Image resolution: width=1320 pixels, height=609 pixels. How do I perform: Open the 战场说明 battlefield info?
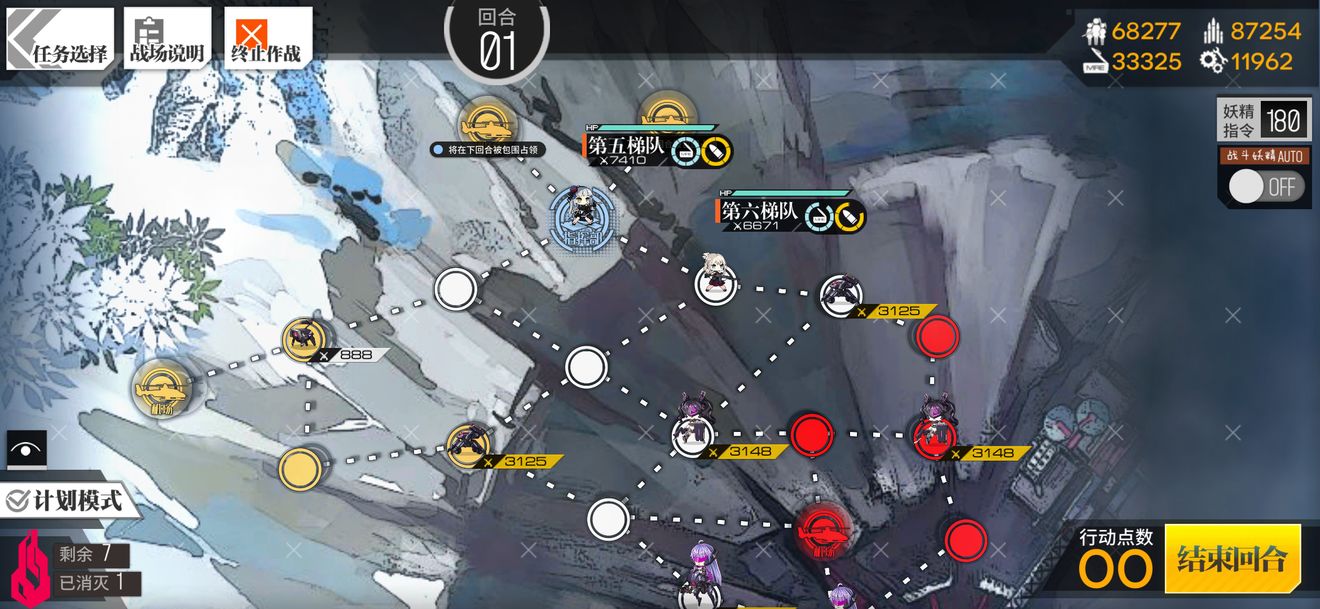166,40
